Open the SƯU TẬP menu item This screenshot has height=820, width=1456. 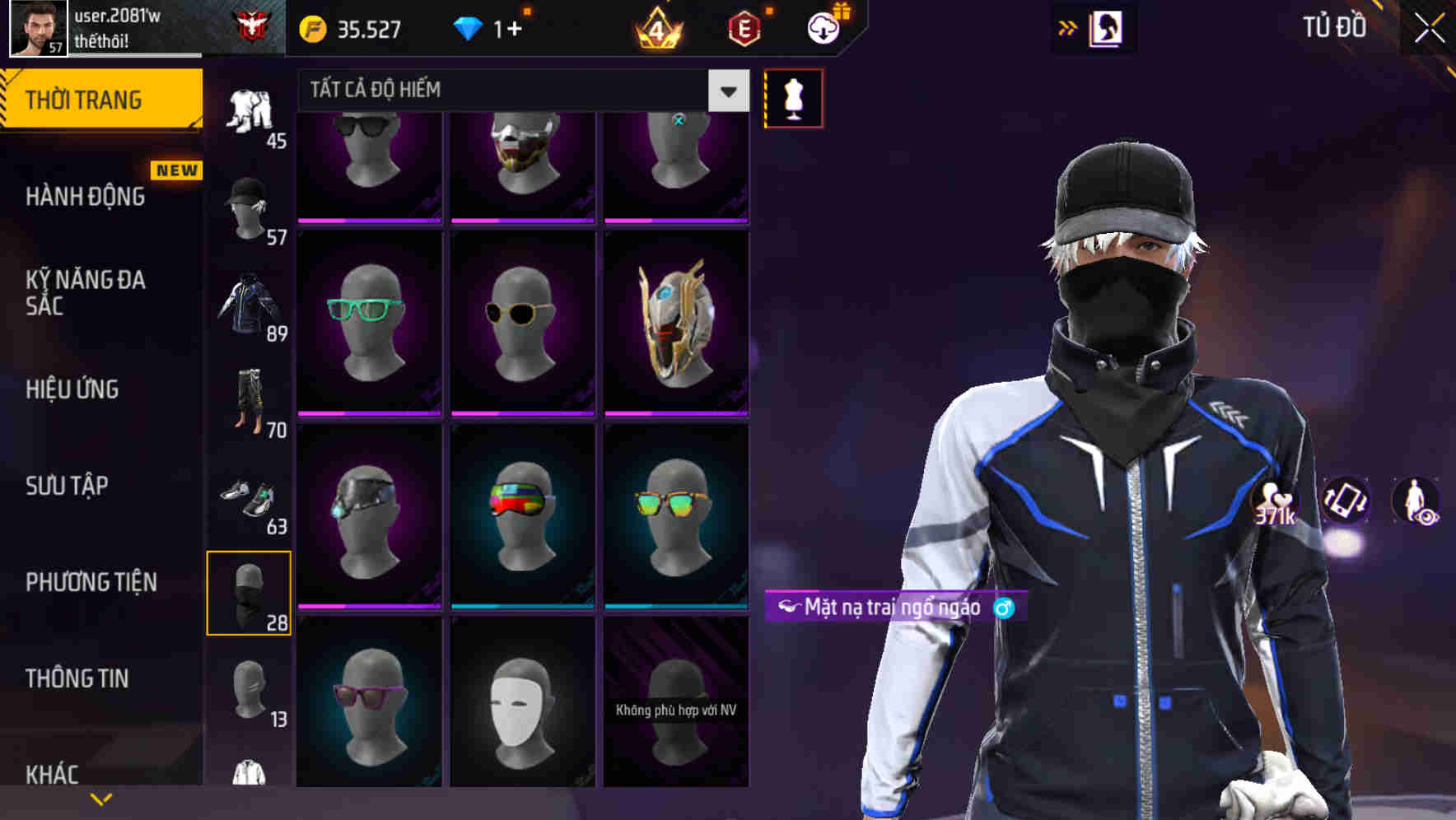tap(66, 486)
